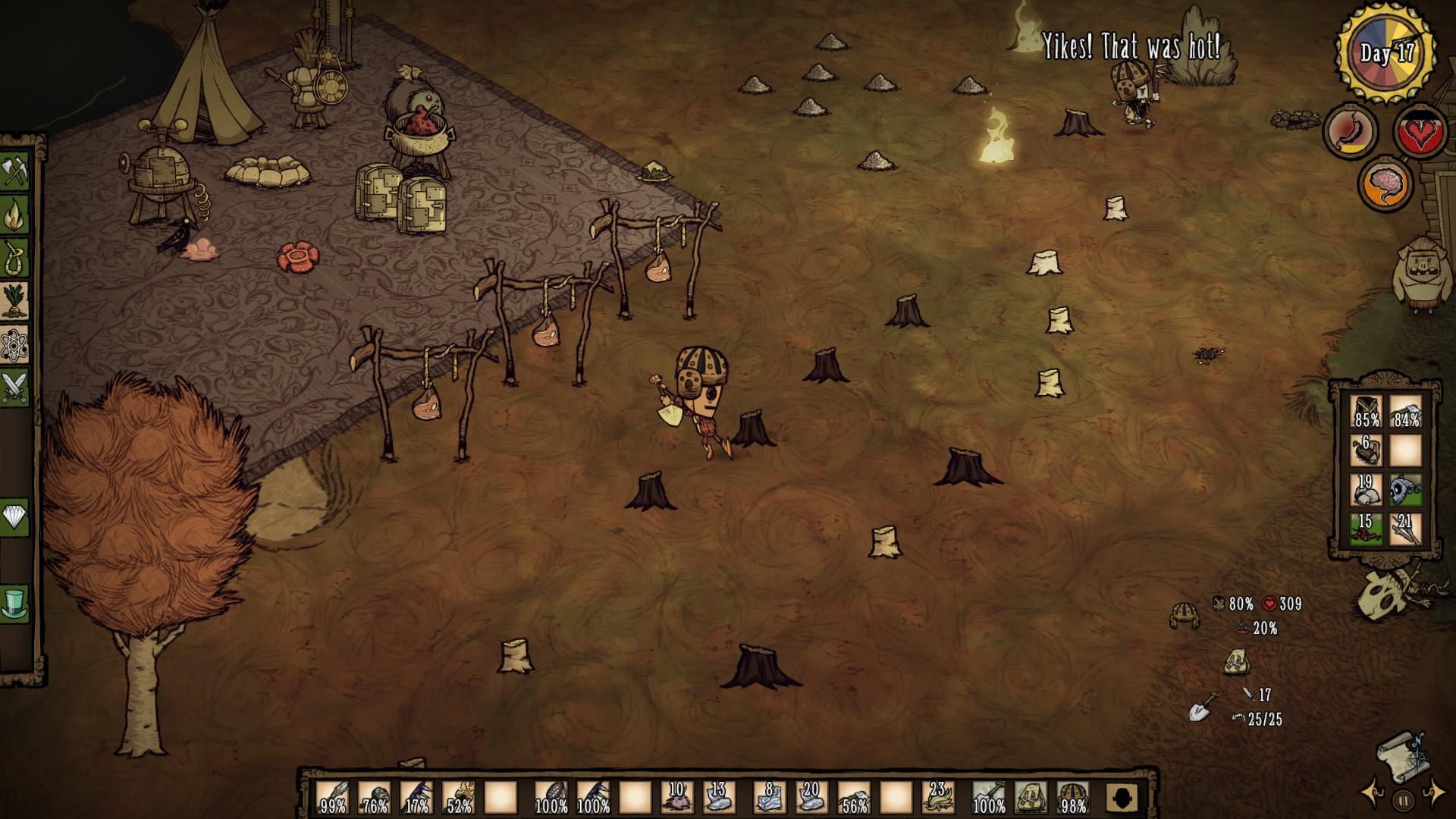Open the Tools crafting tab
Viewport: 1456px width, 819px height.
point(15,172)
